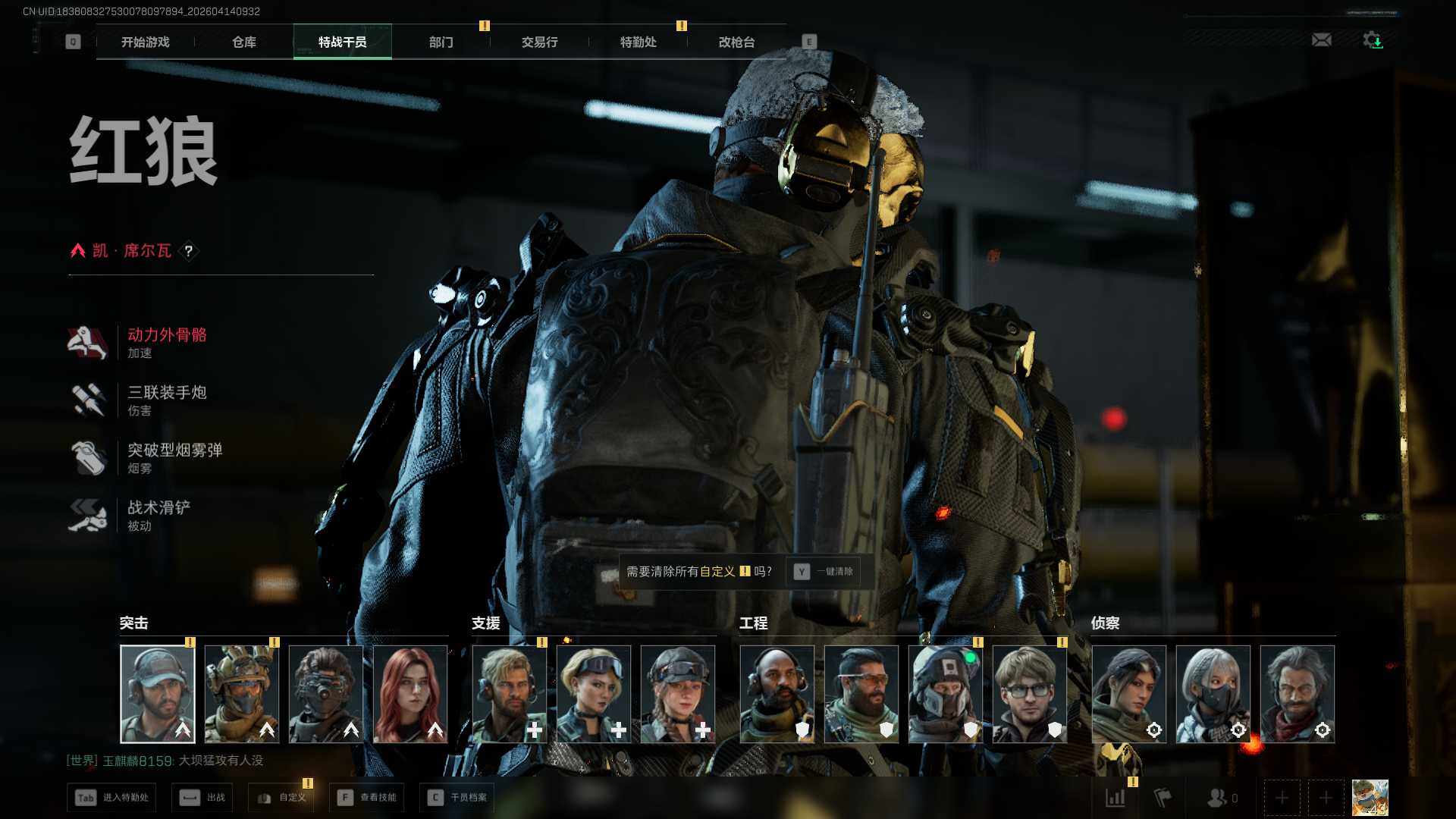Select the red-haired assault operator portrait
The width and height of the screenshot is (1456, 819).
(x=410, y=694)
